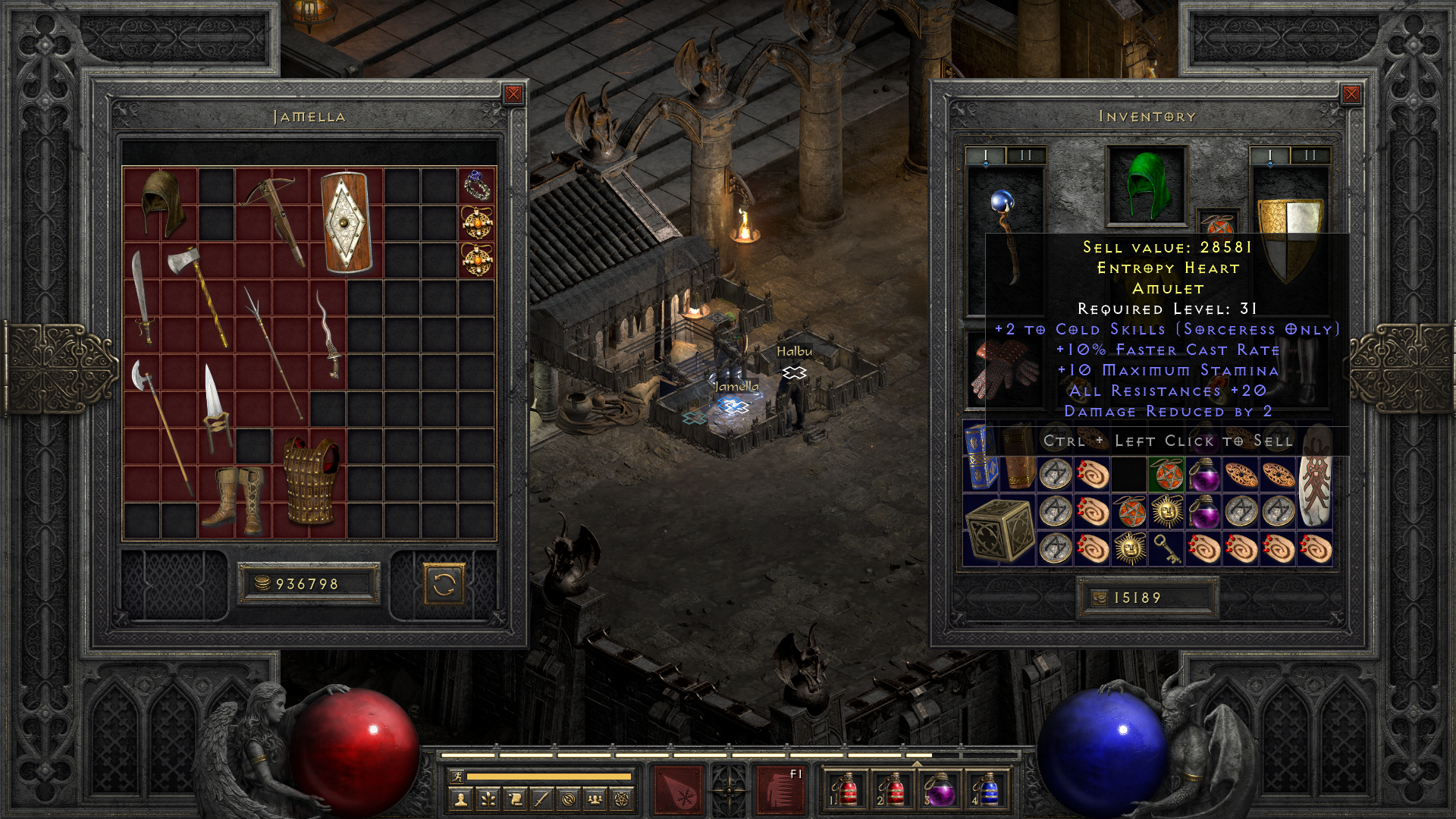Select the blue tome in the inventory

[x=981, y=457]
